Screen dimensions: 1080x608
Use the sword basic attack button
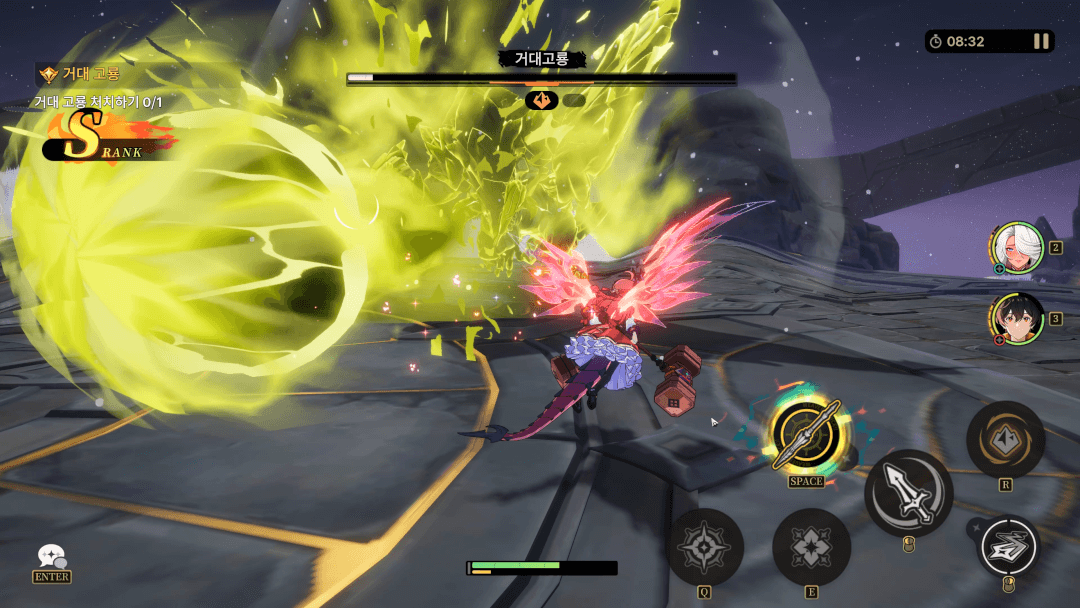click(908, 493)
